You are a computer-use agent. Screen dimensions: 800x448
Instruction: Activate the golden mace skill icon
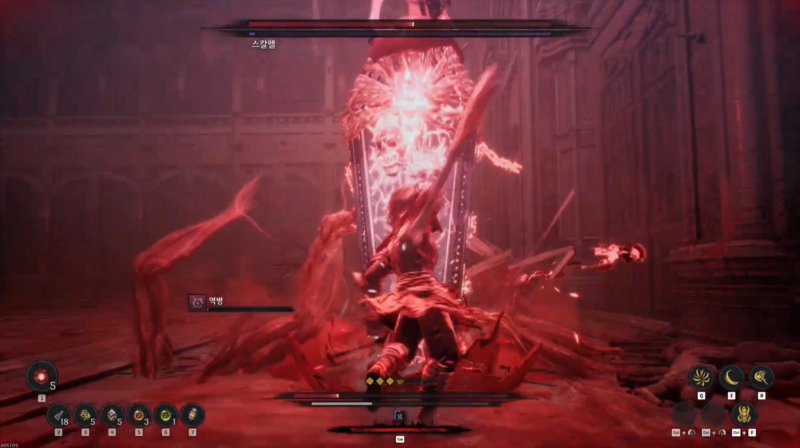762,378
